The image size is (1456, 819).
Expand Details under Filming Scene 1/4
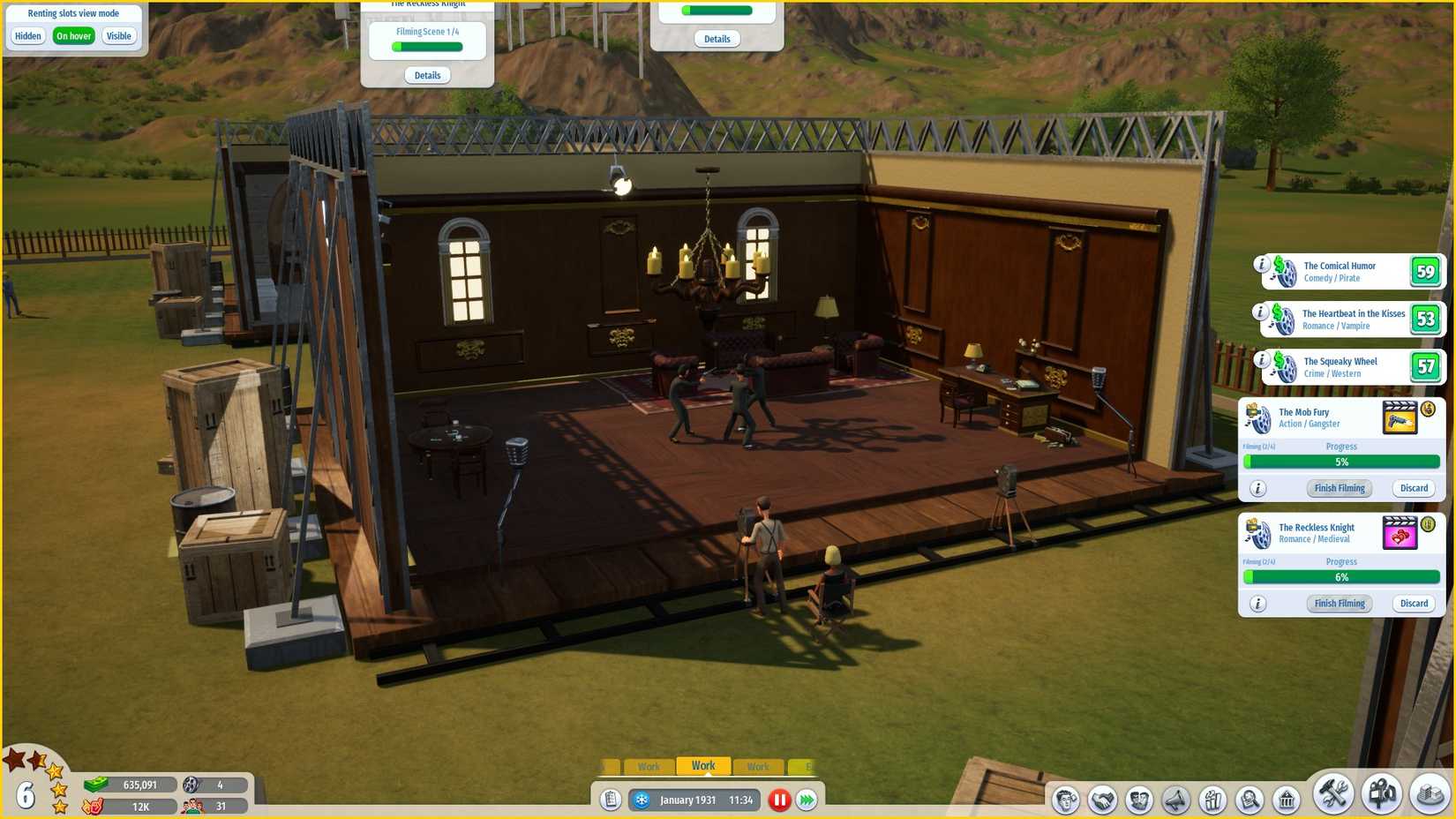point(427,75)
